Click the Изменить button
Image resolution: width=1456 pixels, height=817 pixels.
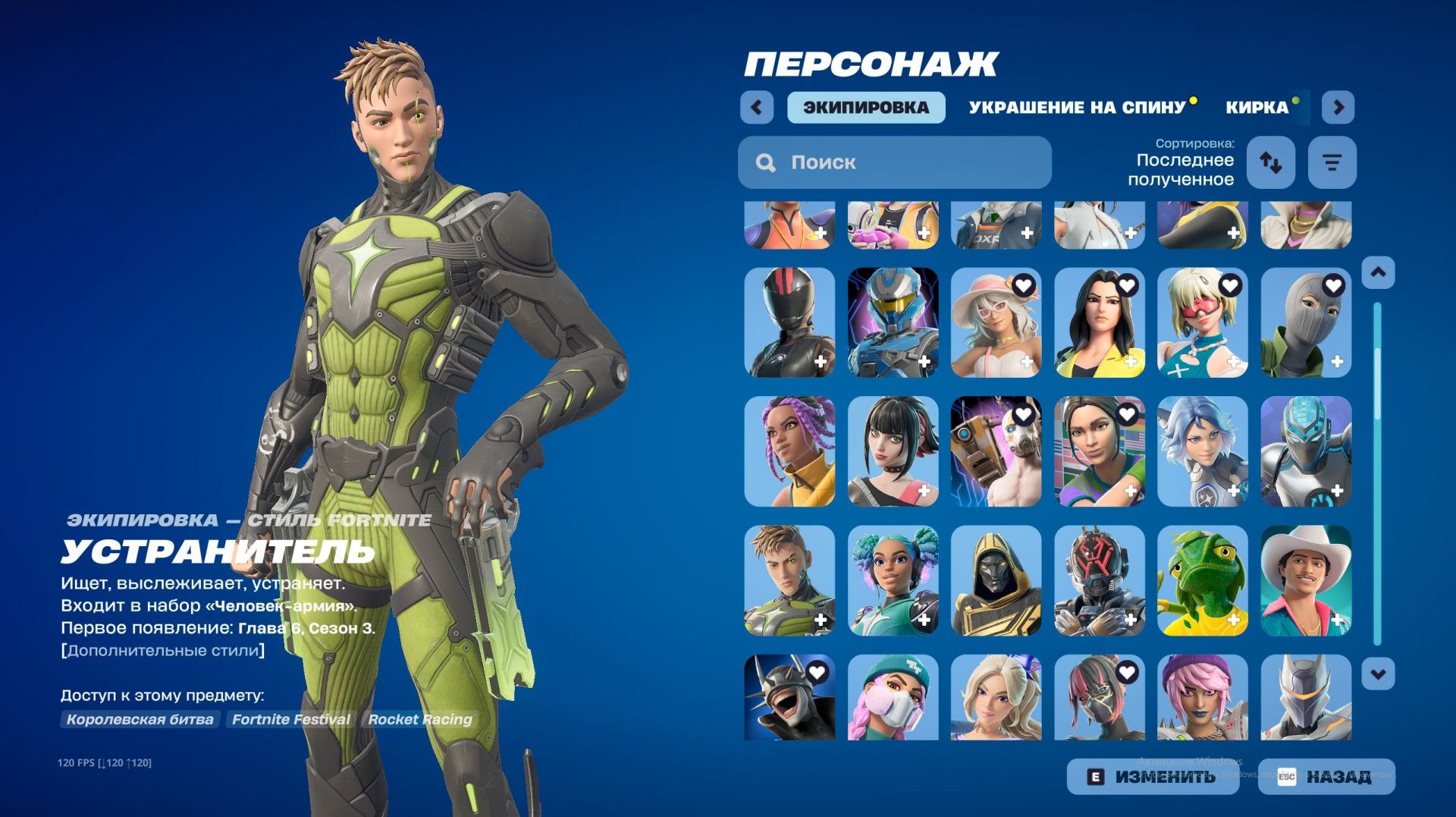coord(1153,777)
